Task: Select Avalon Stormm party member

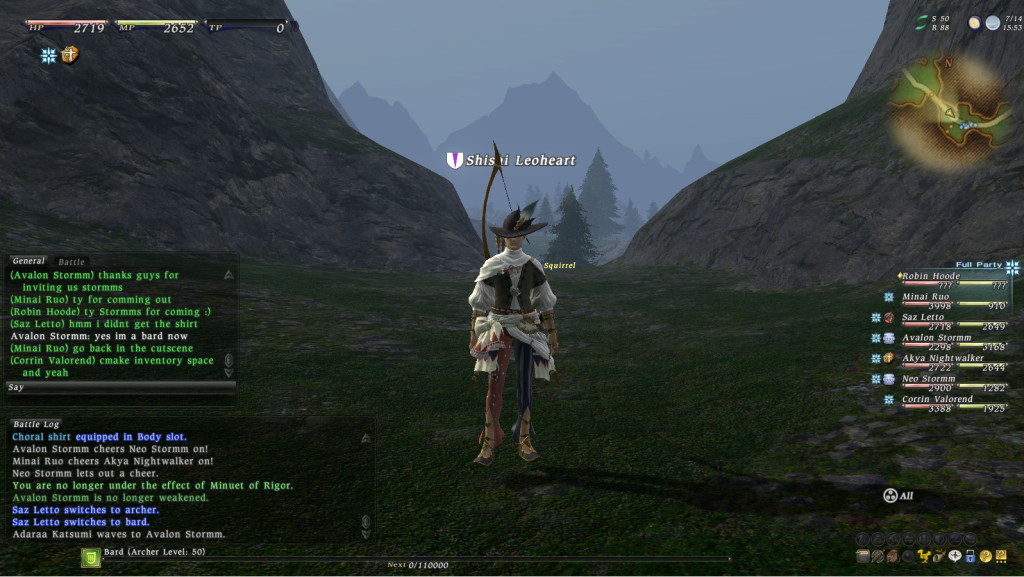Action: coord(936,338)
